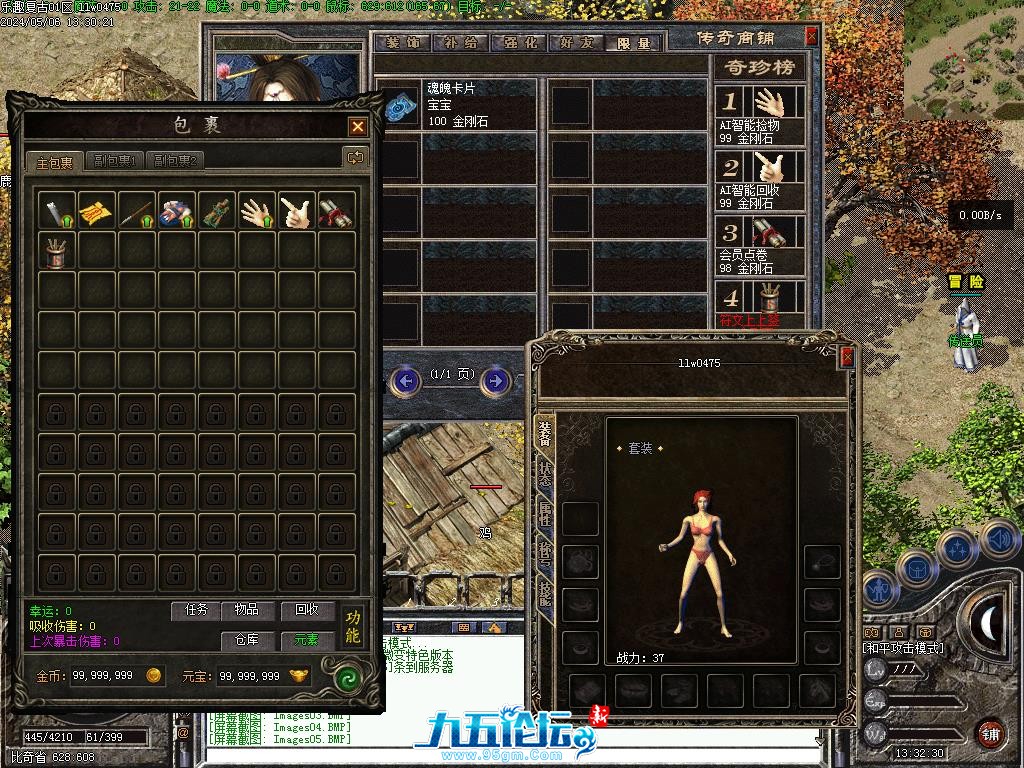This screenshot has width=1024, height=768.
Task: Open the 仓库 warehouse
Action: click(x=246, y=639)
